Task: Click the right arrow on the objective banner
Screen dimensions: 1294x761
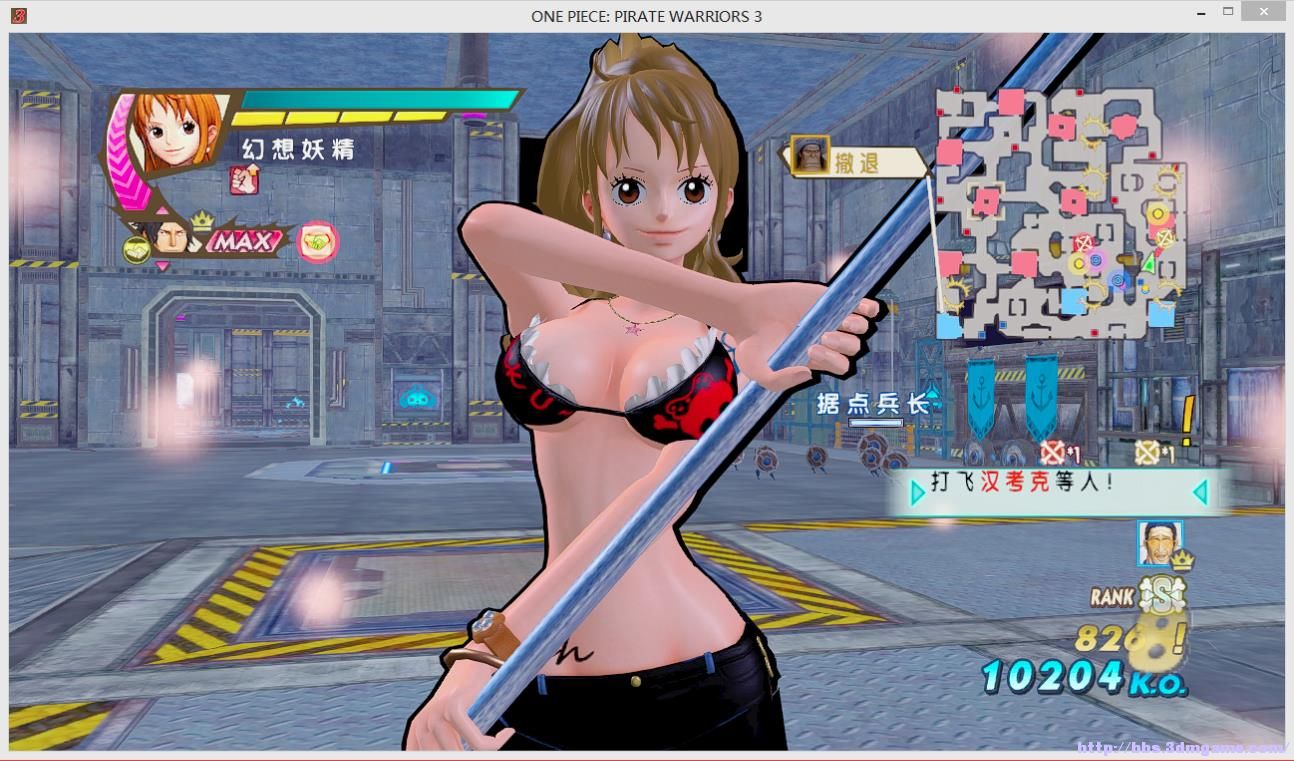Action: [1199, 491]
